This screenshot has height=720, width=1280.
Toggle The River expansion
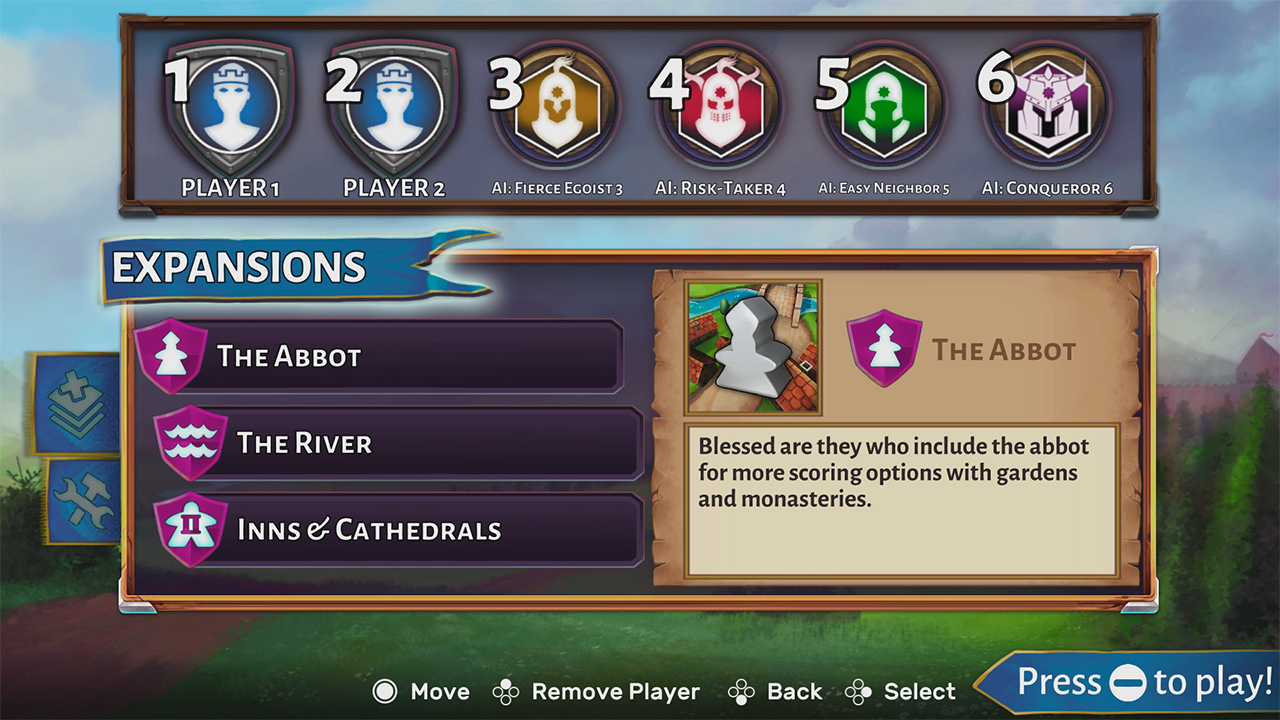(x=398, y=443)
